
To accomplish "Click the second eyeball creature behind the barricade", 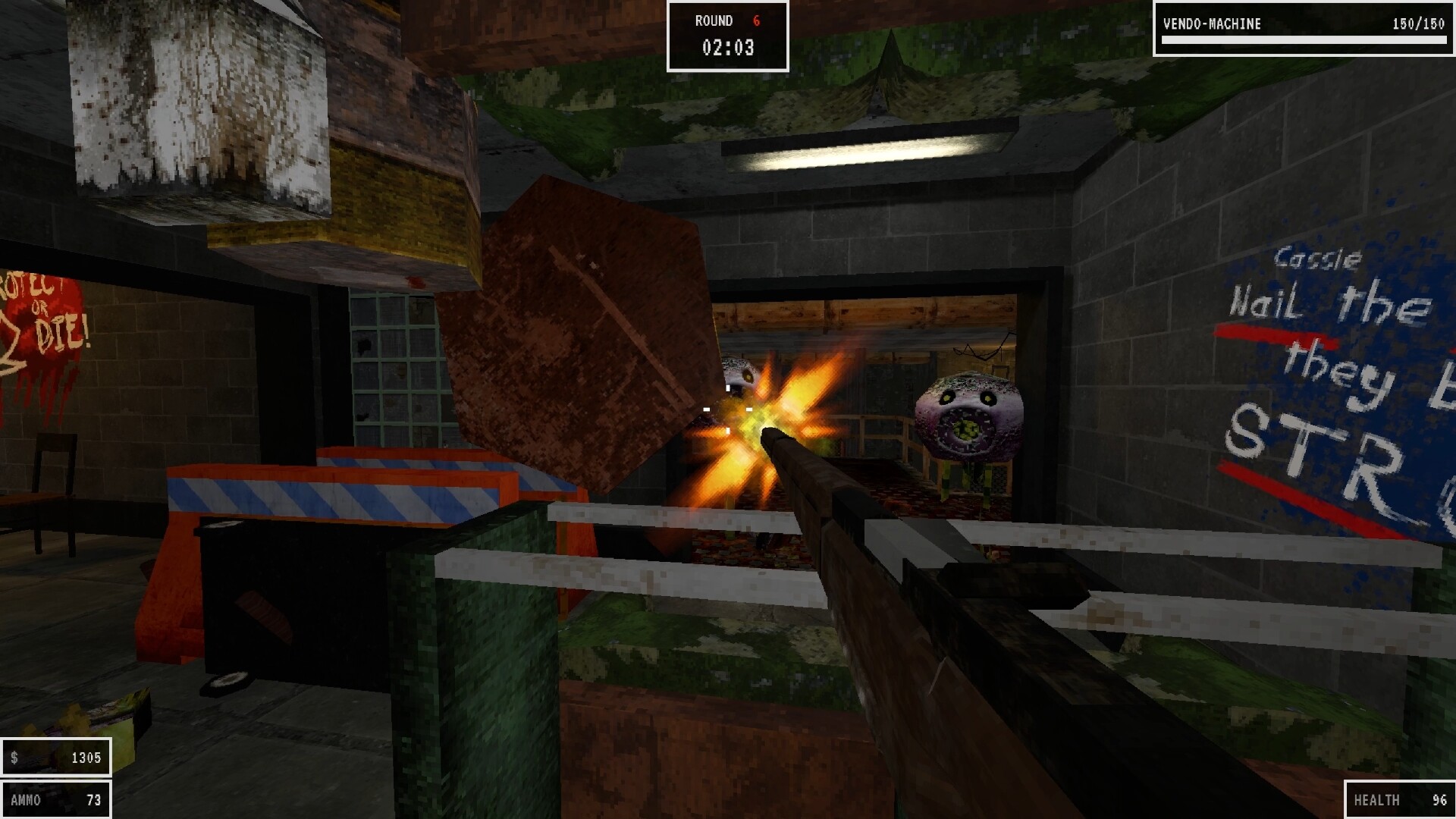I will point(967,417).
